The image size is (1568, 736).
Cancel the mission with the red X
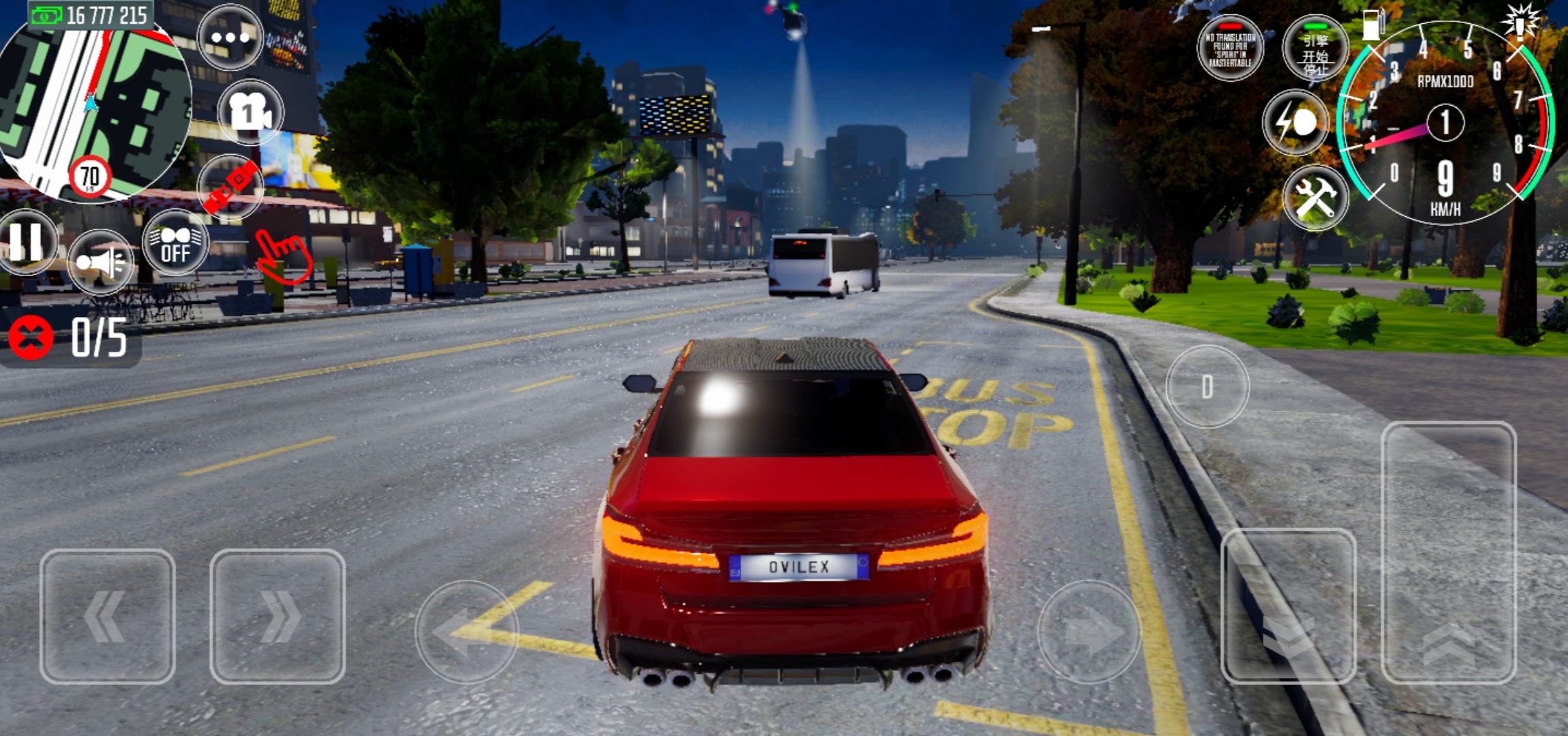tap(31, 337)
